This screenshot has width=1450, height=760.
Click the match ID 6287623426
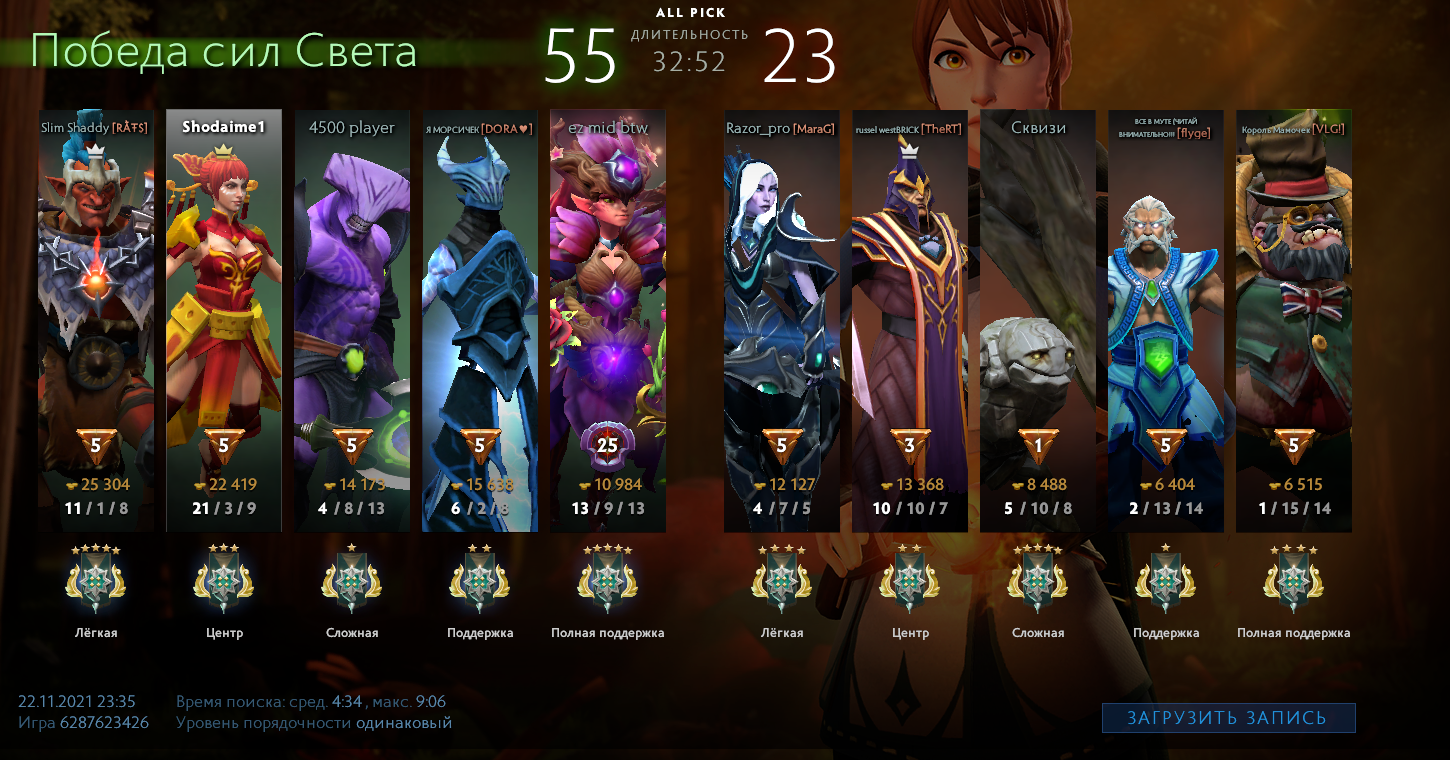click(104, 722)
